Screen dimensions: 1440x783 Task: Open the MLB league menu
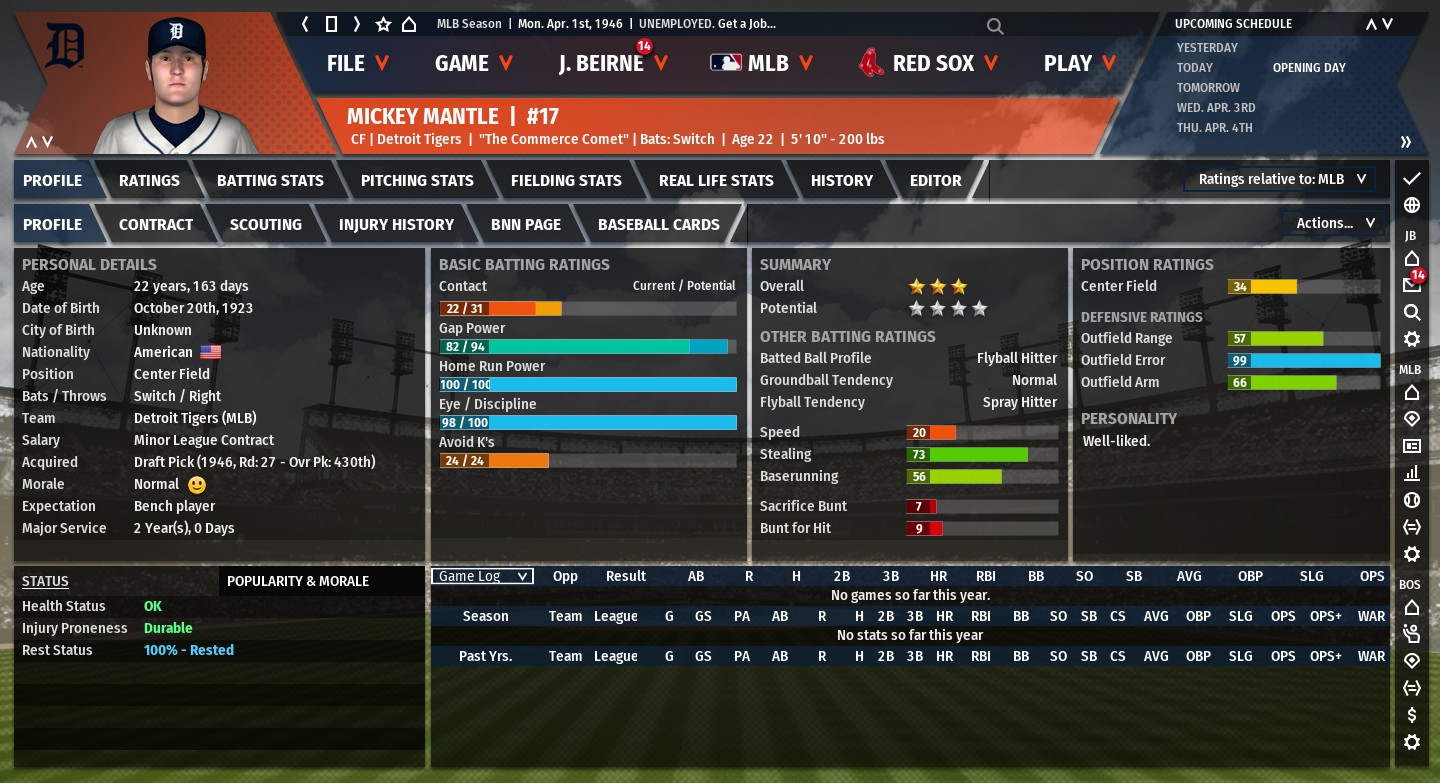(762, 63)
